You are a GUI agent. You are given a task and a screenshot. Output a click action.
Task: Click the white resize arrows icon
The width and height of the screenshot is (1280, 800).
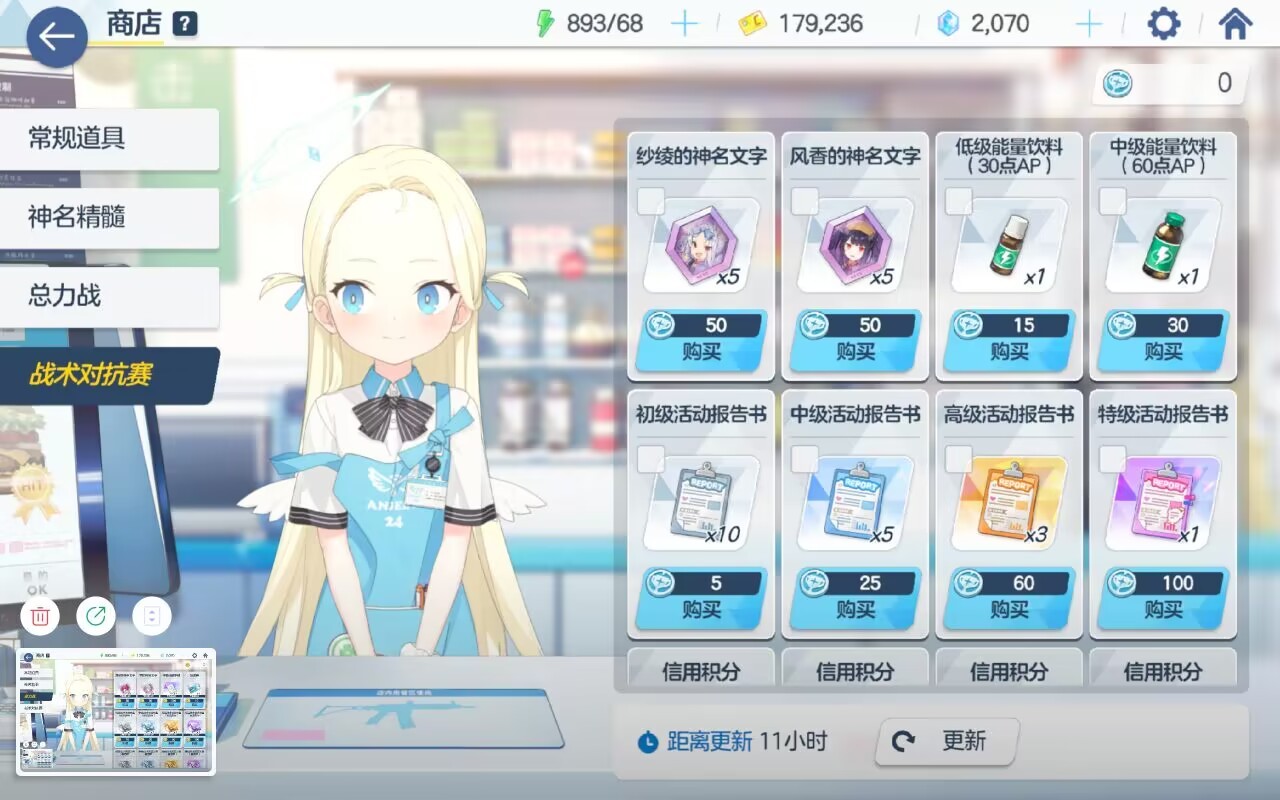[x=151, y=616]
